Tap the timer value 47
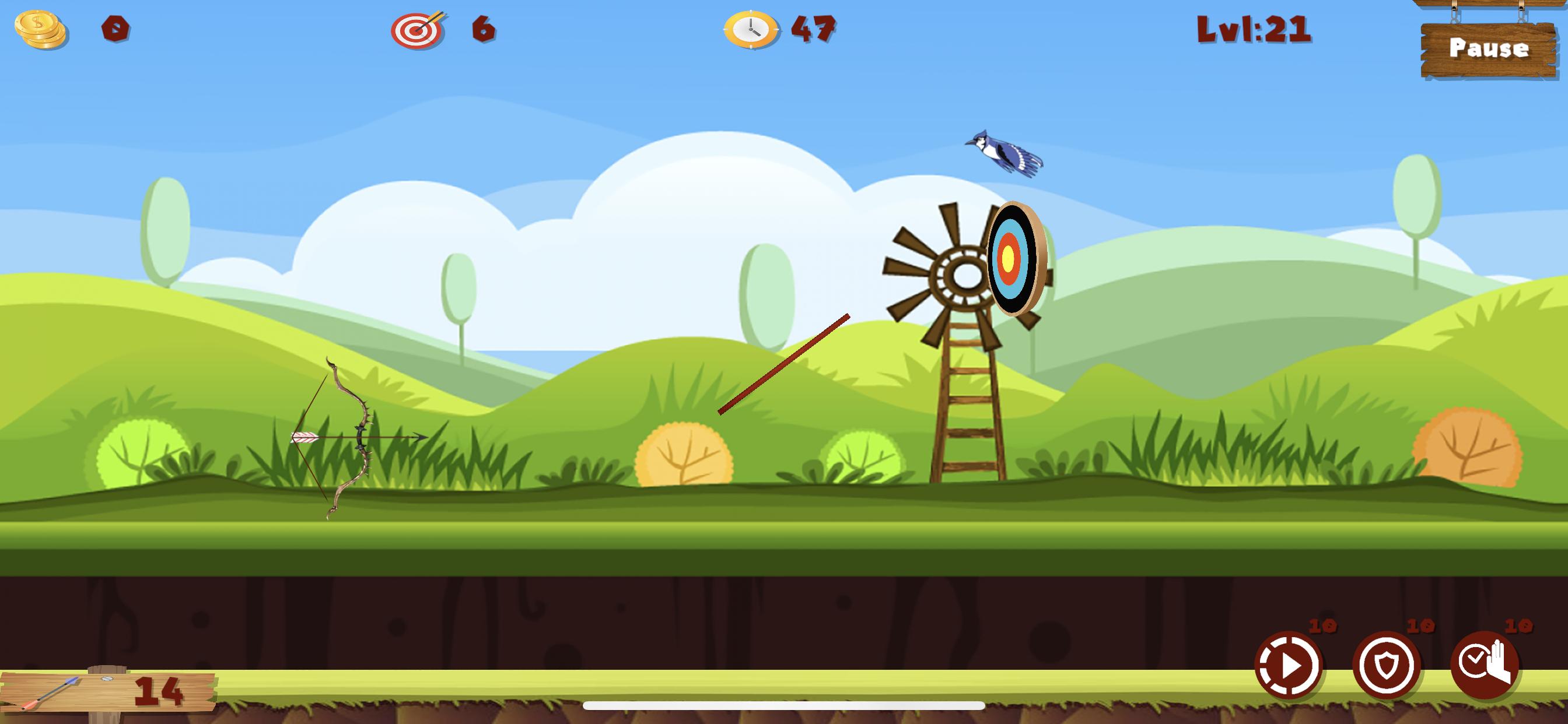The width and height of the screenshot is (1568, 724). point(813,29)
